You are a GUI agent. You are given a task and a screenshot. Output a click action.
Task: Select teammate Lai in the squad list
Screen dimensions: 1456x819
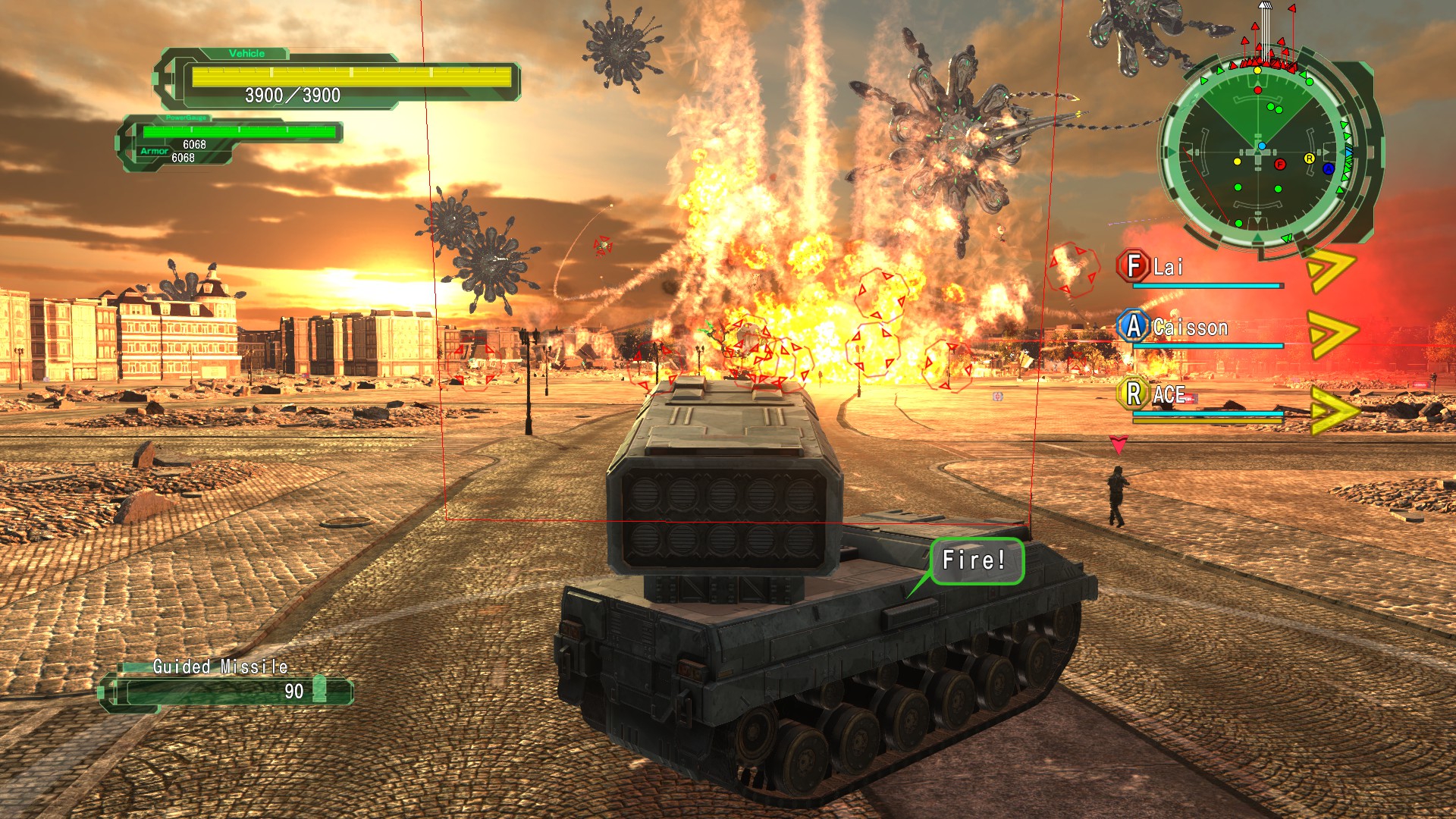[1168, 267]
